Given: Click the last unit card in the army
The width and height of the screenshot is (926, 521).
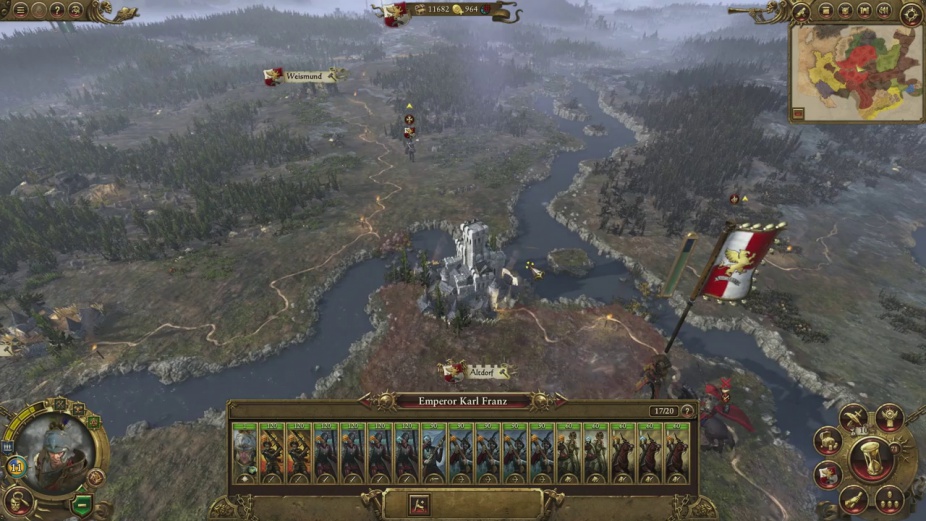Looking at the screenshot, I should (x=677, y=451).
